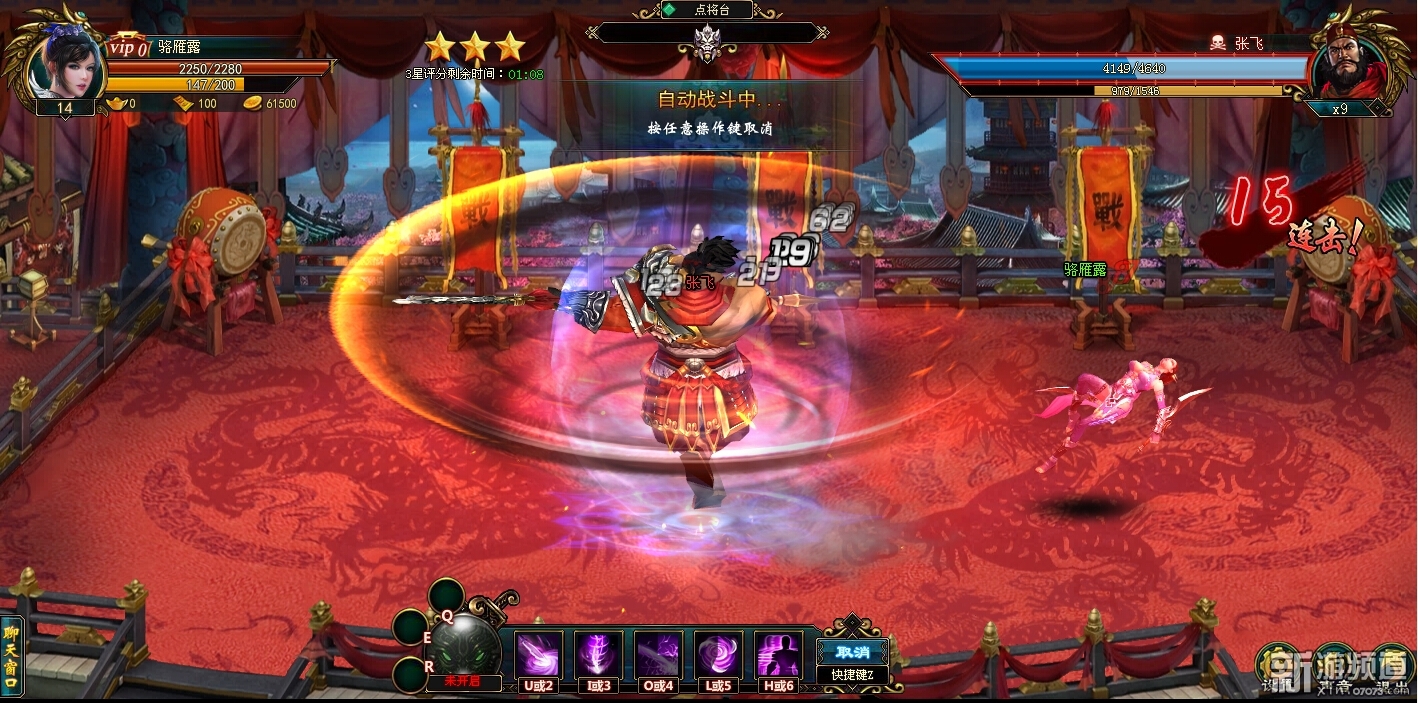Viewport: 1418px width, 703px height.
Task: Click the gold ingot currency icon
Action: tap(117, 103)
